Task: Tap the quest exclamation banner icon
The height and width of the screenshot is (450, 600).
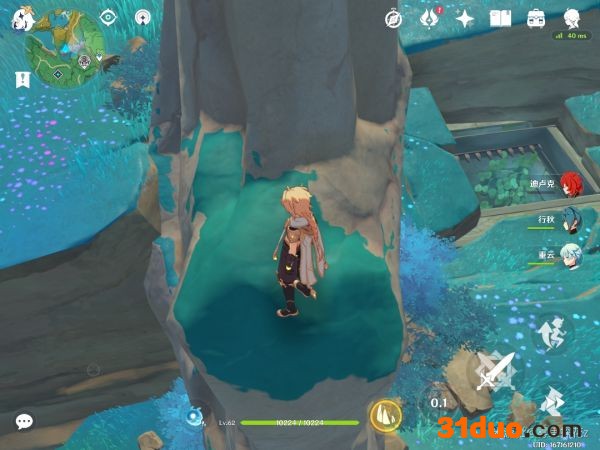Action: point(22,78)
